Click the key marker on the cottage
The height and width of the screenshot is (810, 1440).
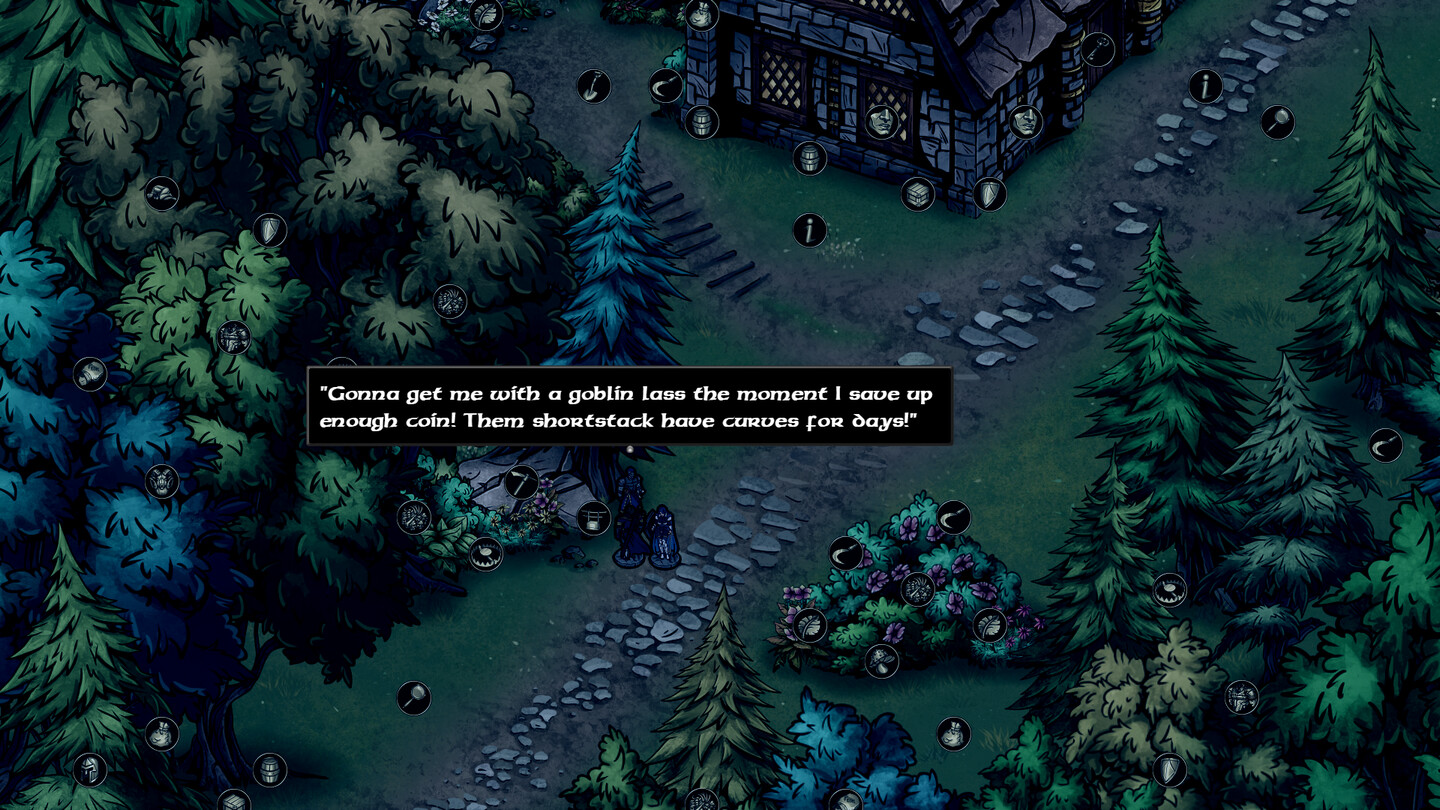tap(1097, 49)
